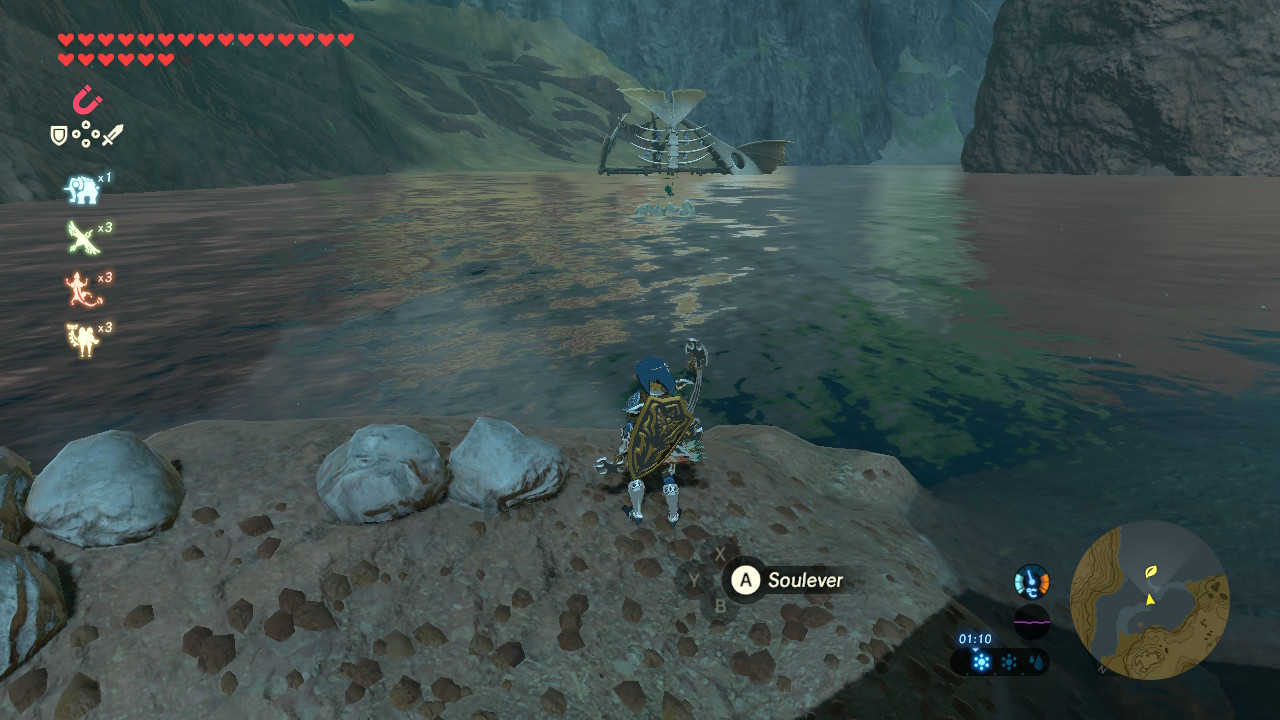Click the purple noise meter
This screenshot has height=720, width=1280.
click(x=1032, y=620)
